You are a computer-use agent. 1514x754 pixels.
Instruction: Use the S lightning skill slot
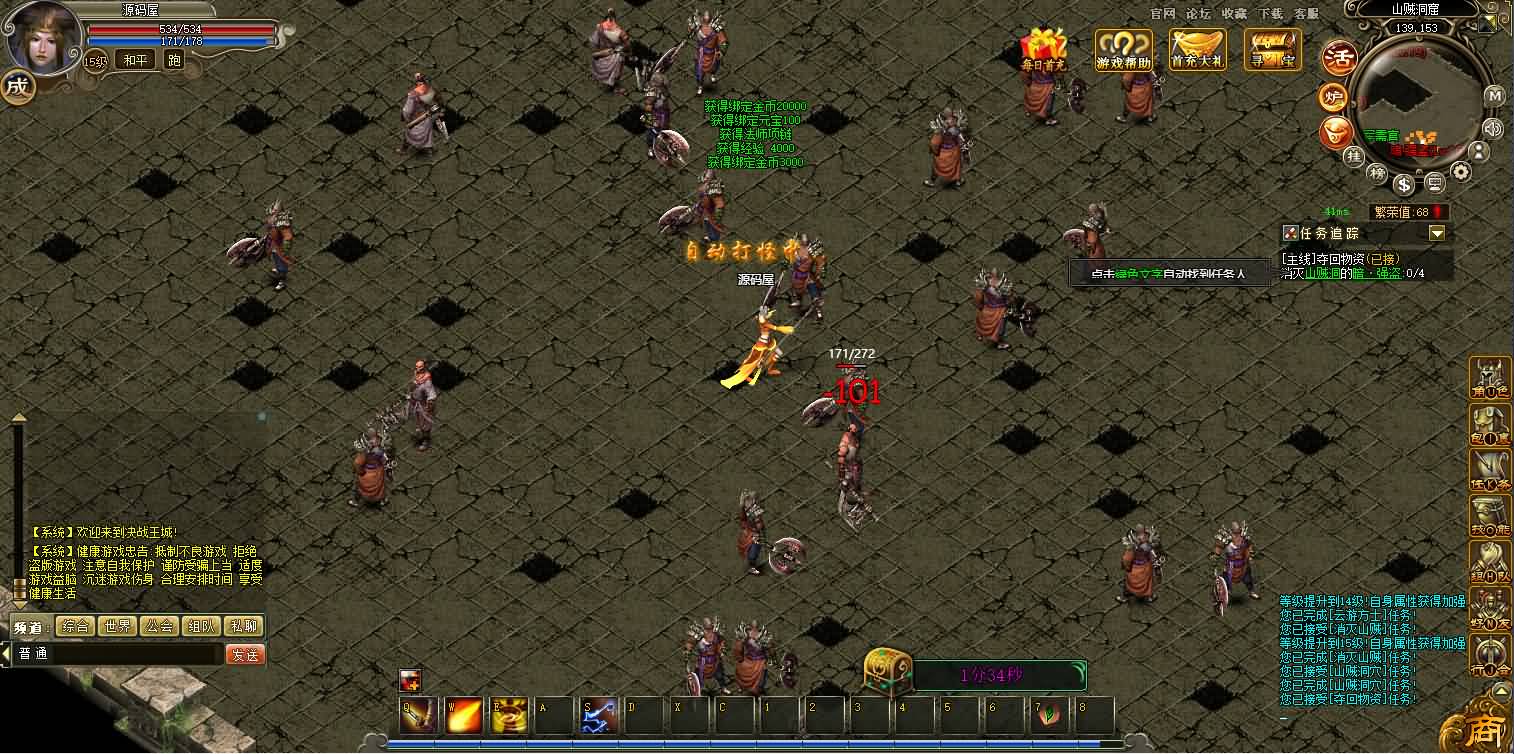pyautogui.click(x=599, y=715)
